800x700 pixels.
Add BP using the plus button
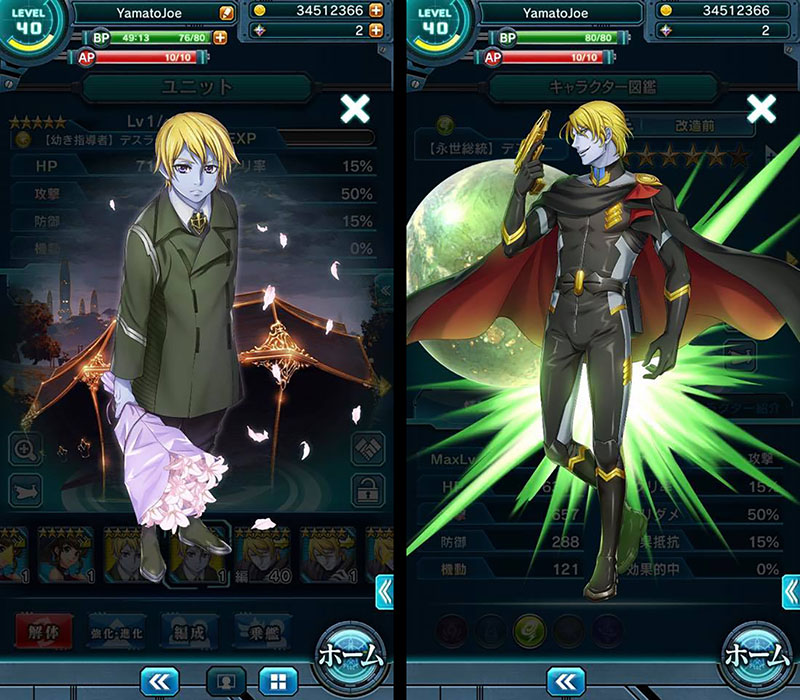point(219,37)
